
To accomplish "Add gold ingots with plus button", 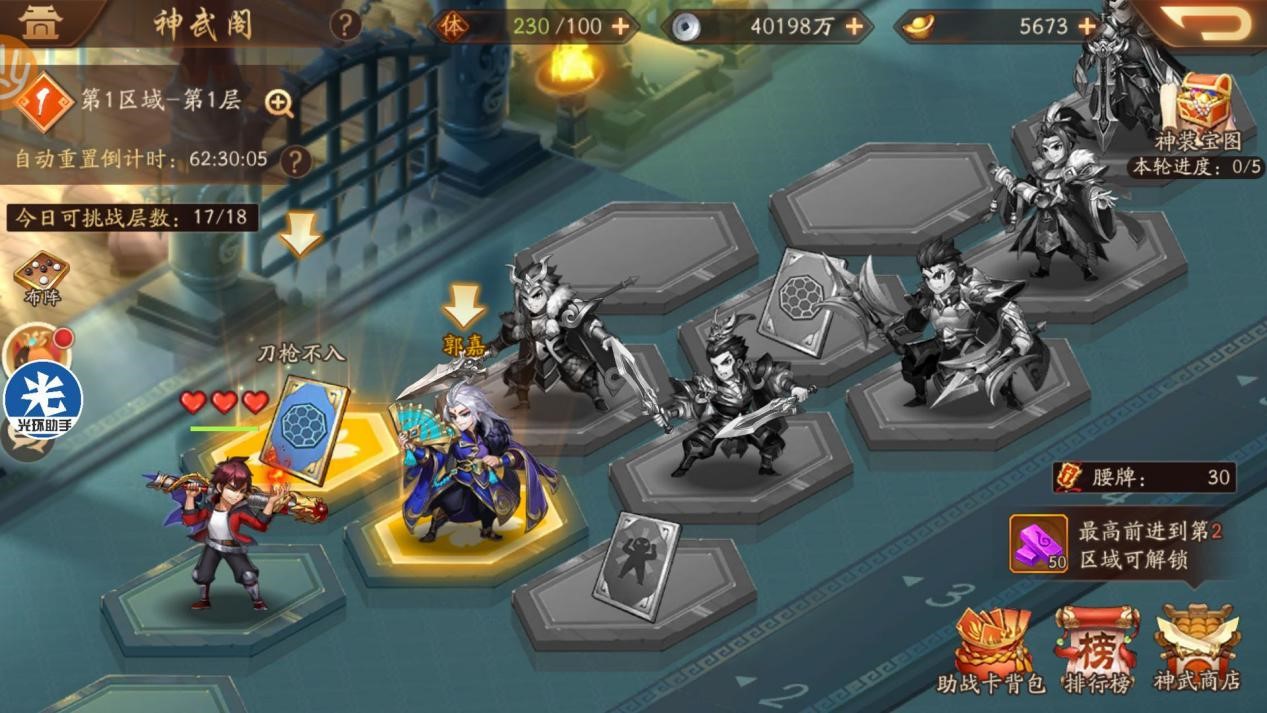I will pos(1087,27).
